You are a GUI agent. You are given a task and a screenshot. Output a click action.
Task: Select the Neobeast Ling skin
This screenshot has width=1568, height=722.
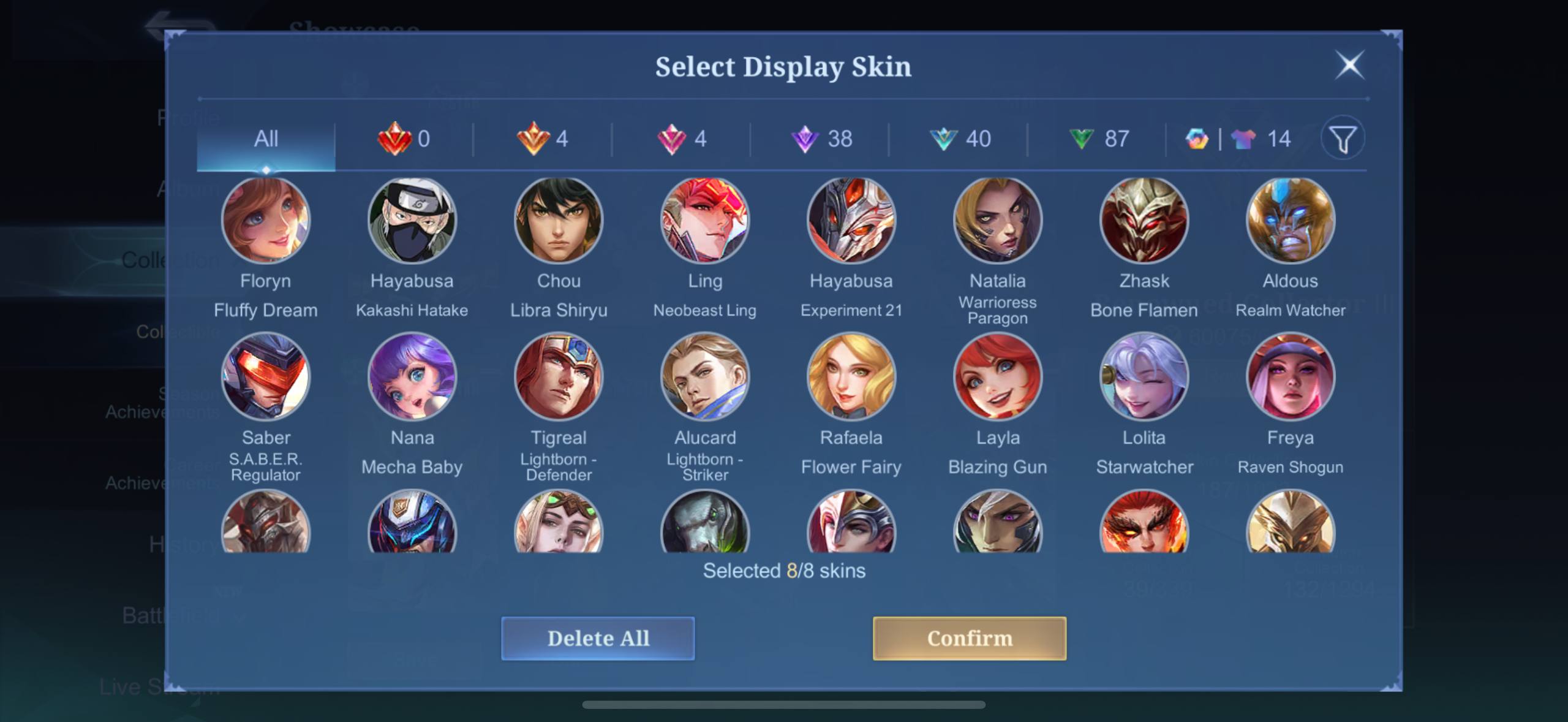point(705,220)
